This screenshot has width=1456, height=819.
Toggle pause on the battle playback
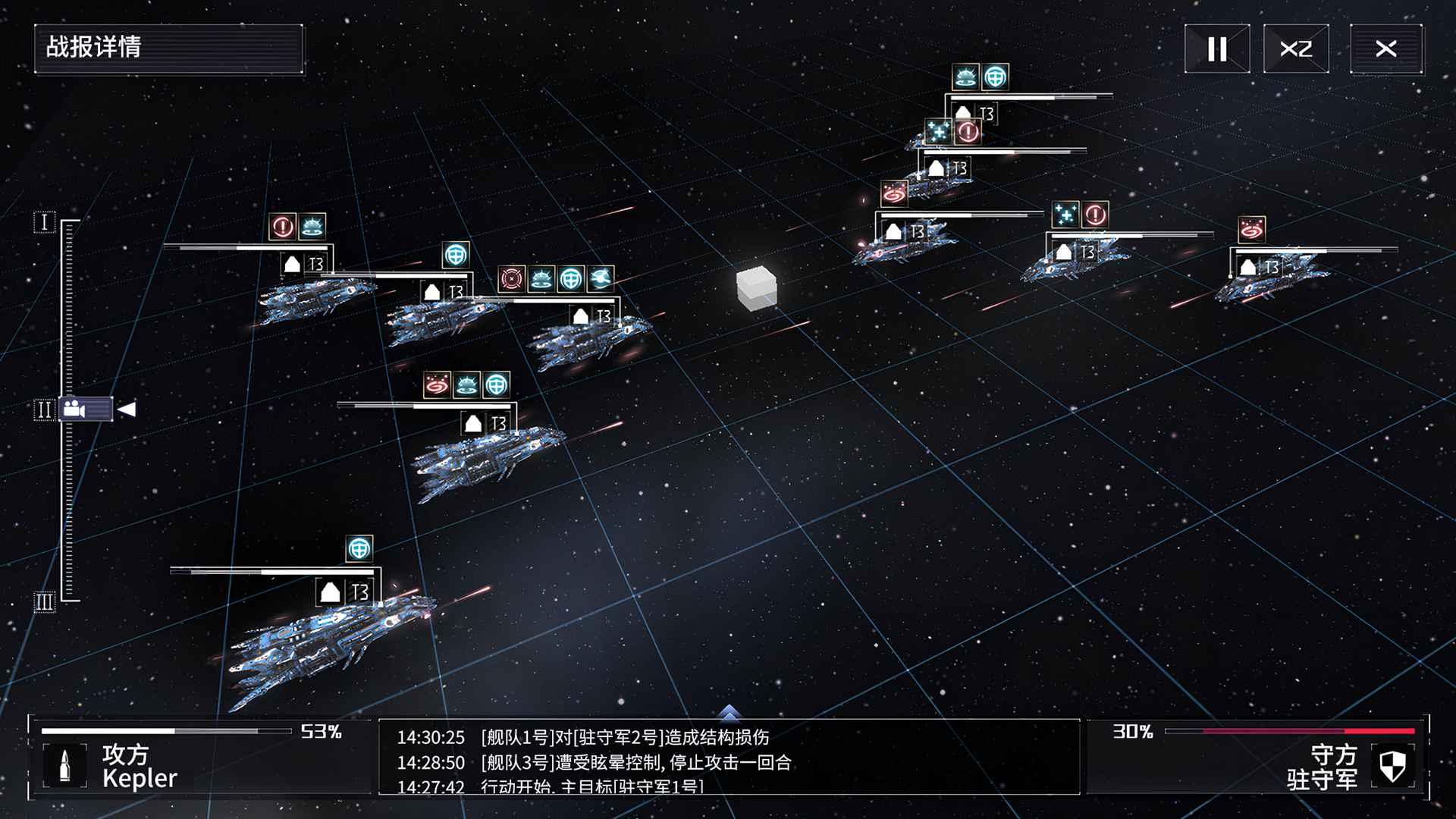[x=1217, y=48]
